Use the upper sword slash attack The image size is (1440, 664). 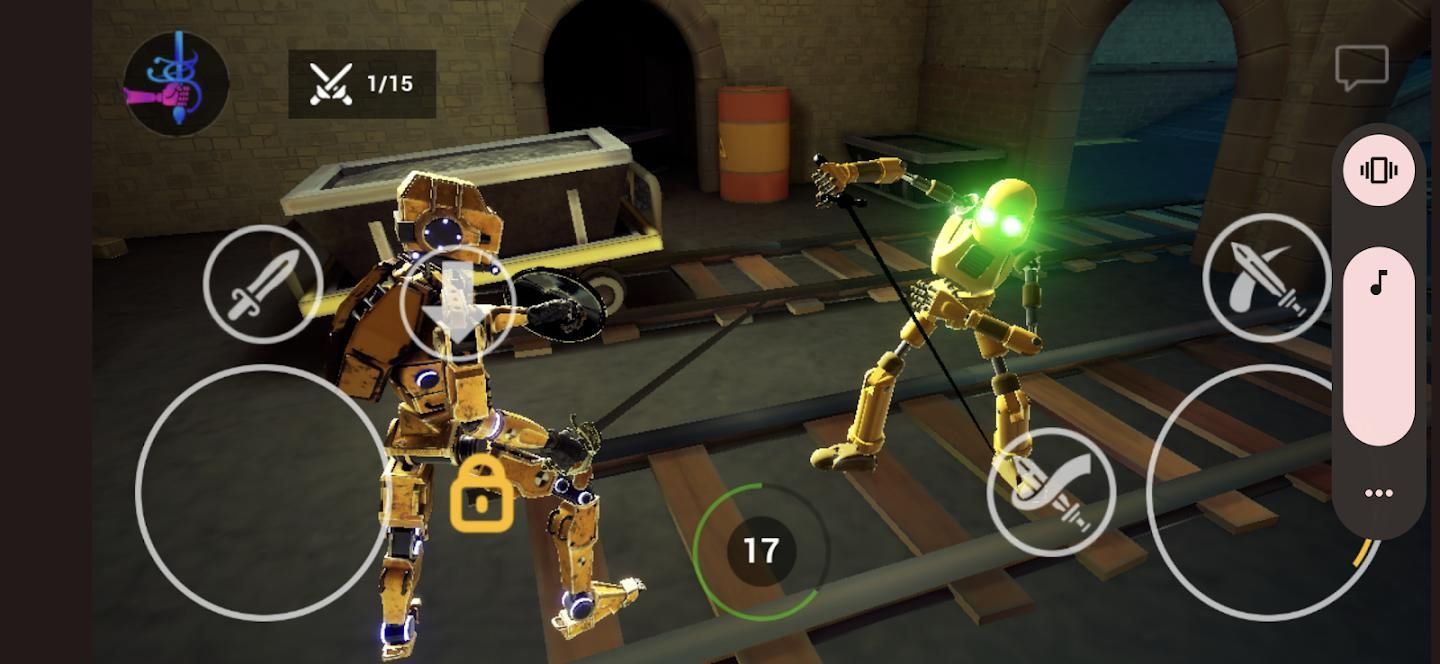[x=1266, y=277]
